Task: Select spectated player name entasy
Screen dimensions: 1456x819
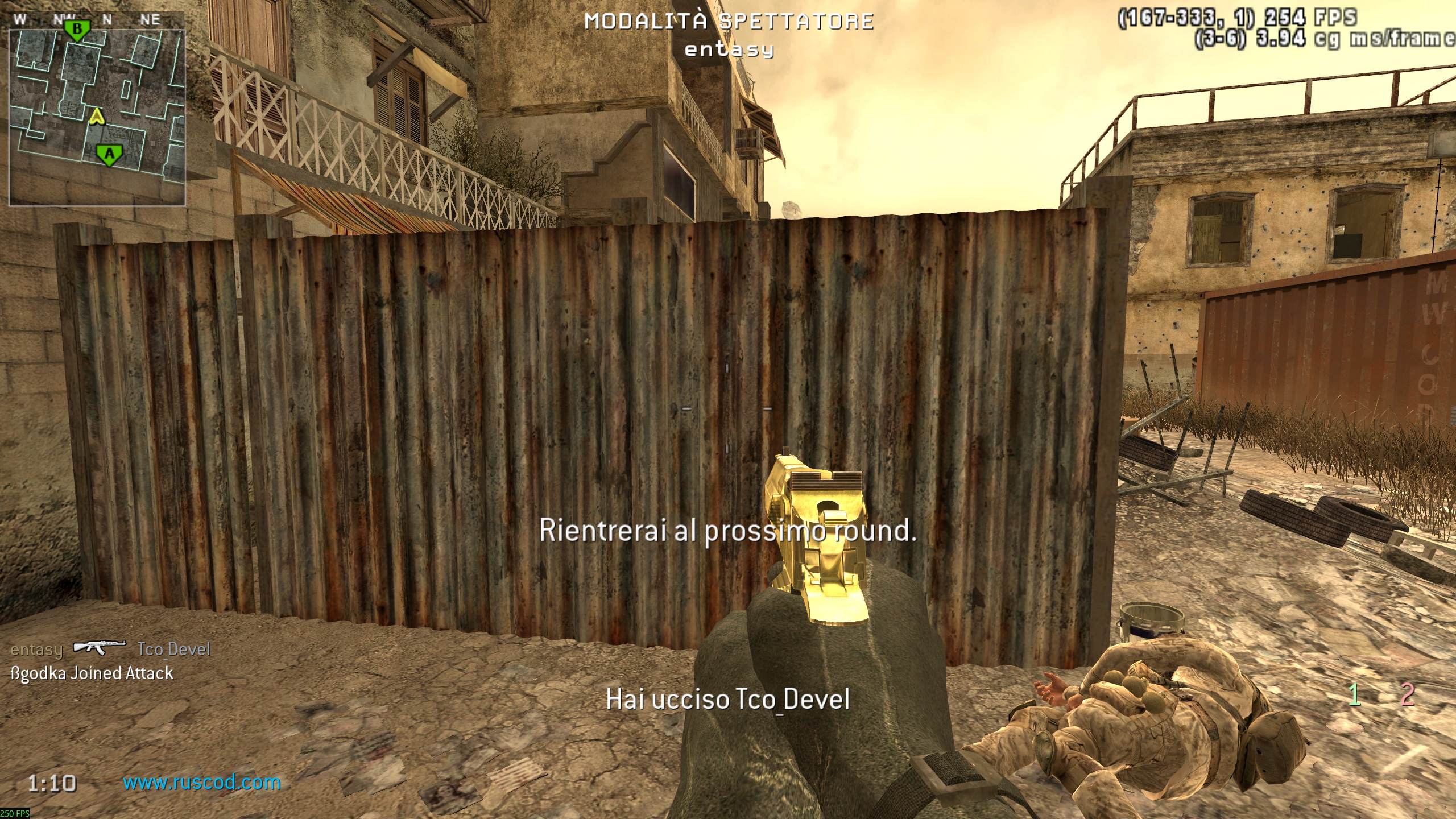Action: point(729,49)
